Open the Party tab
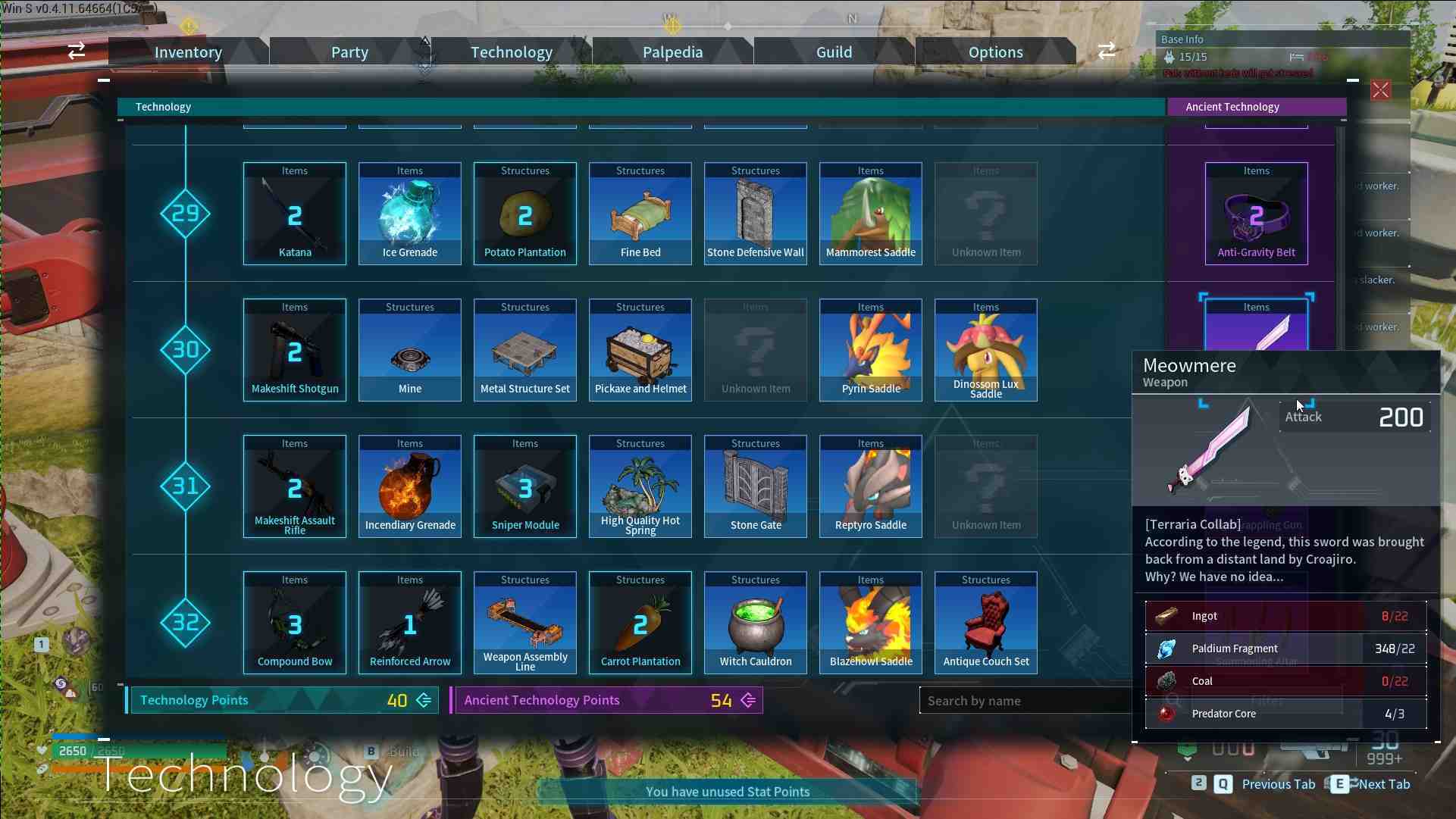The width and height of the screenshot is (1456, 819). tap(349, 52)
